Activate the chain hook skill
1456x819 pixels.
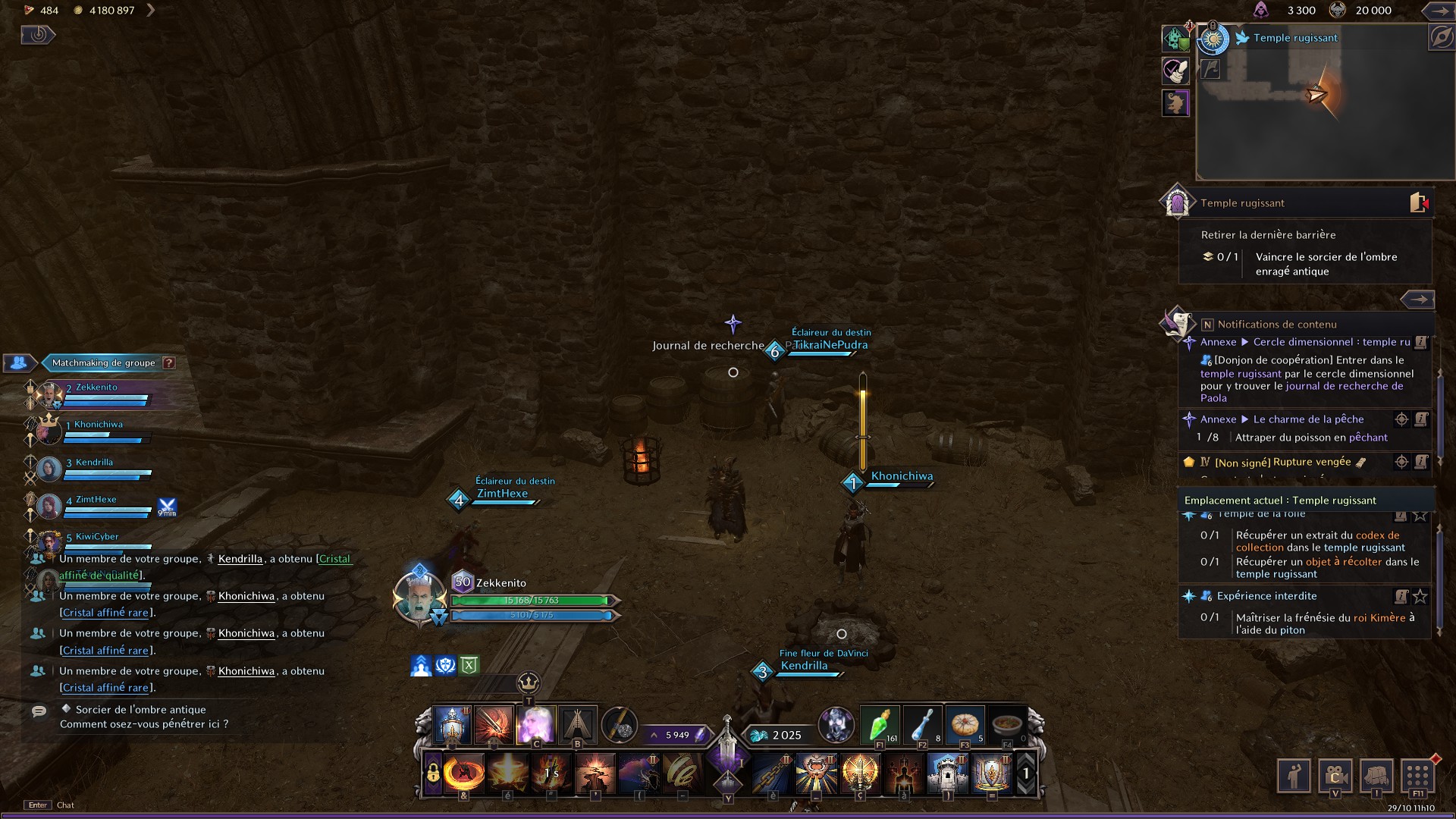click(x=773, y=773)
